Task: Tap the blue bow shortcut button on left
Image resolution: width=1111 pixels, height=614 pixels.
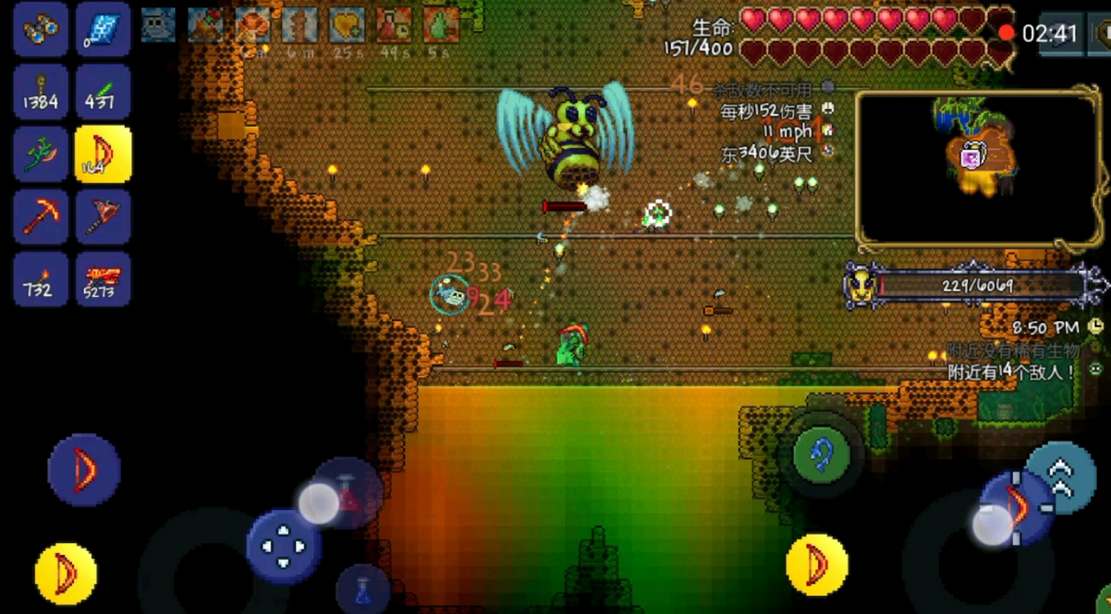Action: pos(84,469)
